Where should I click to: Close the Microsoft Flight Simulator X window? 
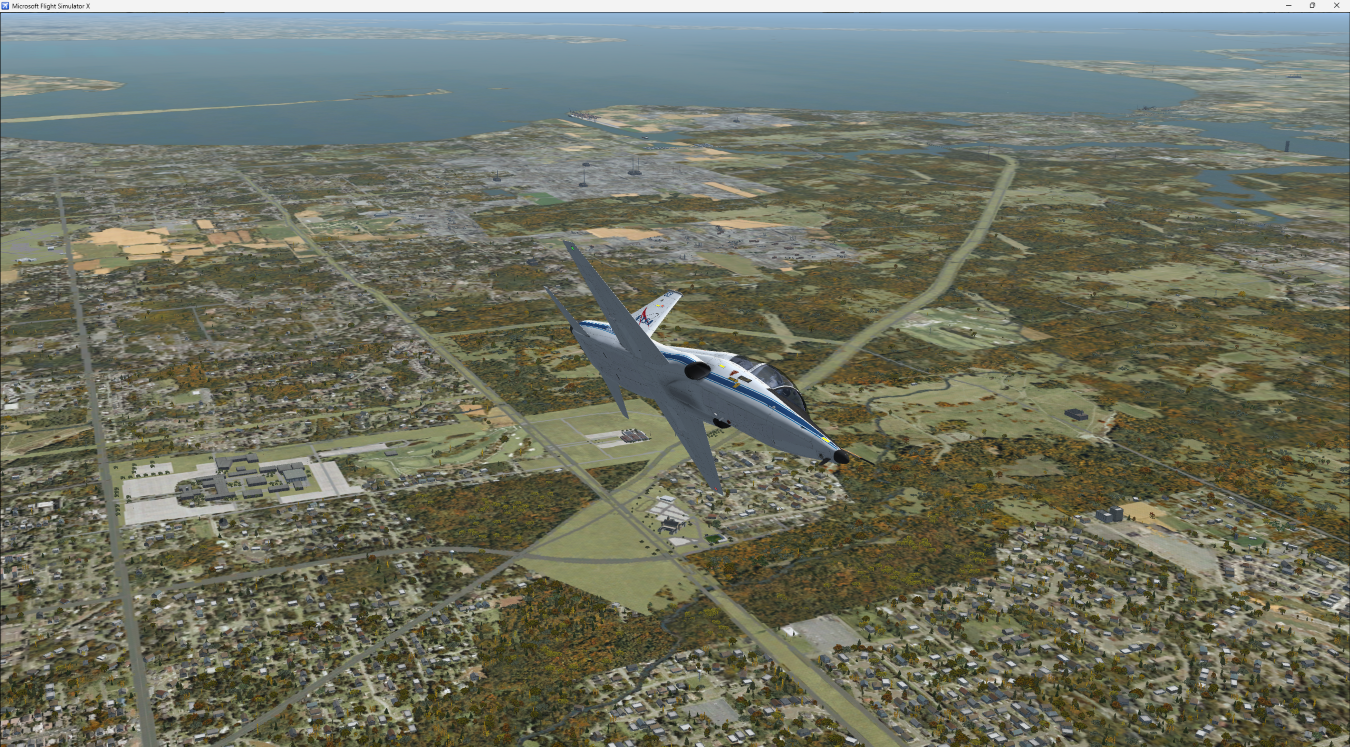click(1337, 5)
